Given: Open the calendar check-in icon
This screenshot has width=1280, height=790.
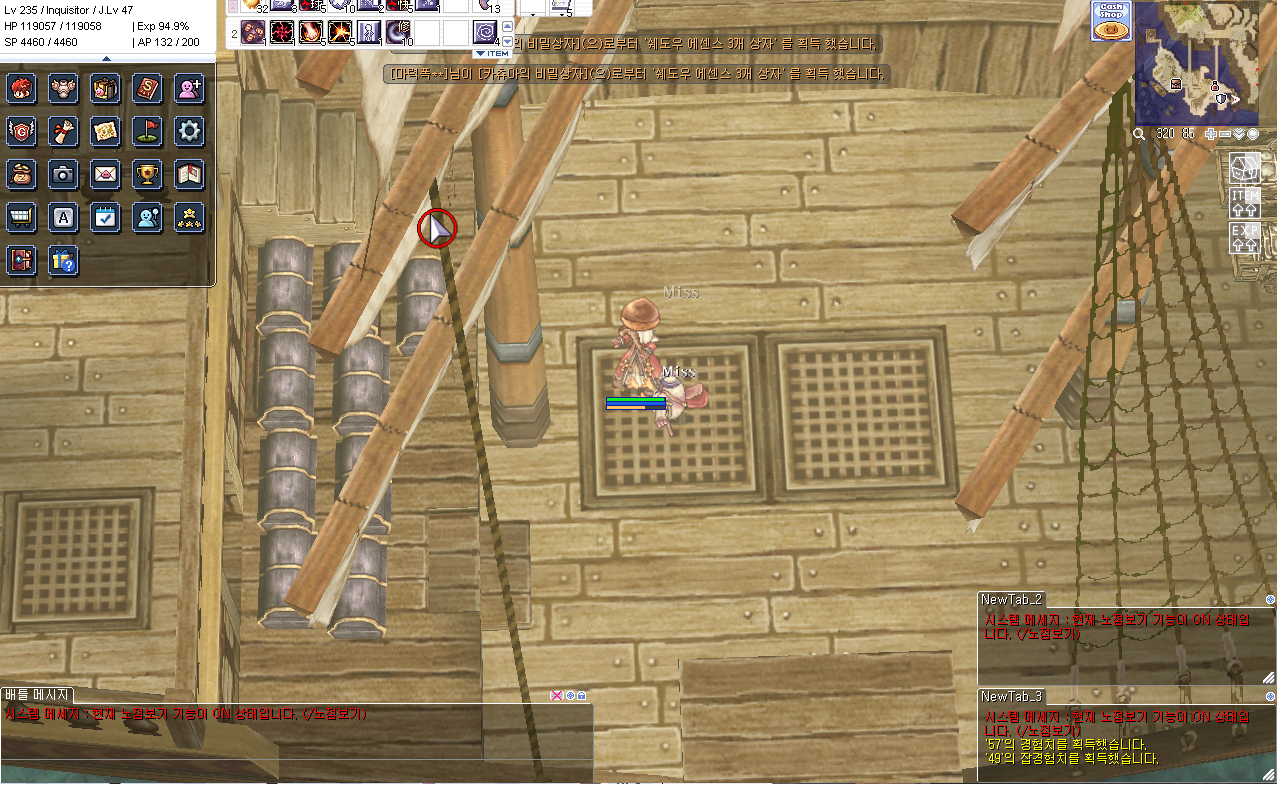Looking at the screenshot, I should (x=105, y=217).
